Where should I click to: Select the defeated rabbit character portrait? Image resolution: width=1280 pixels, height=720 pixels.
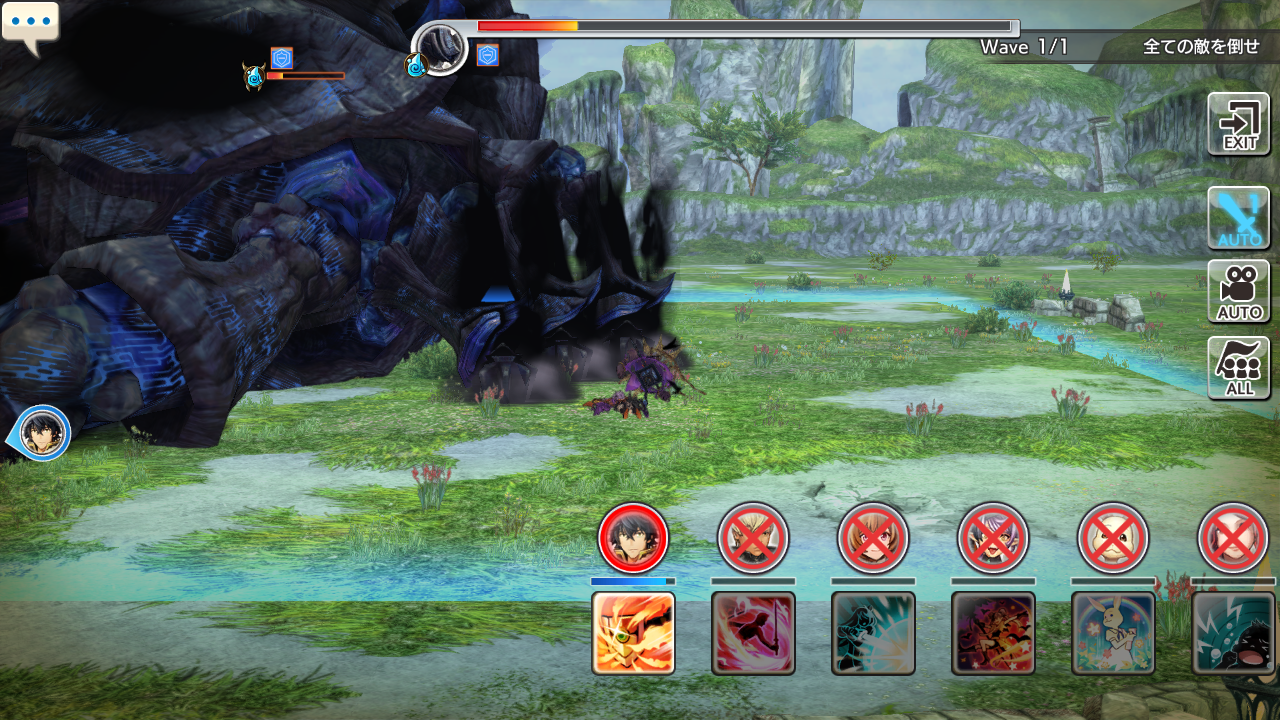[x=1113, y=537]
